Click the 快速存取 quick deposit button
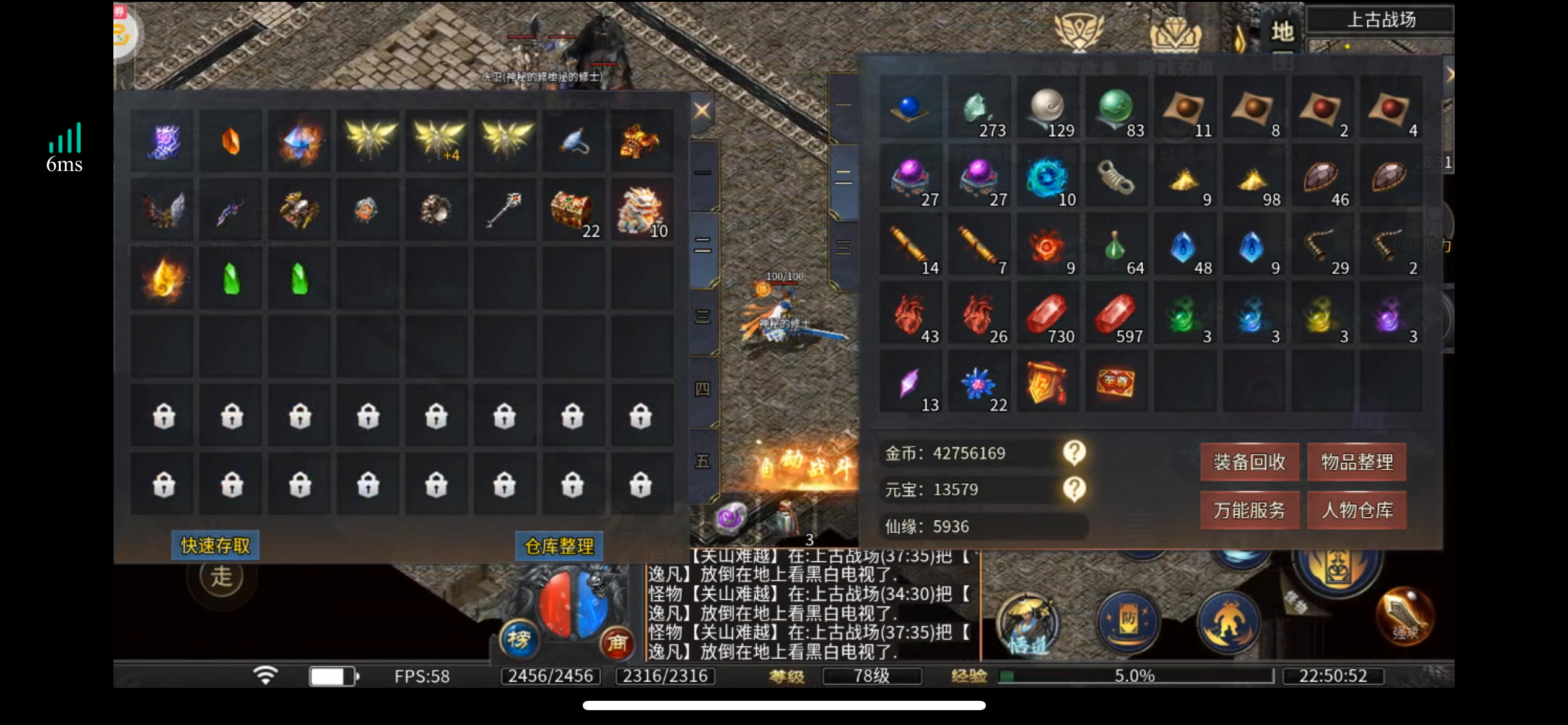The image size is (1568, 725). [215, 546]
